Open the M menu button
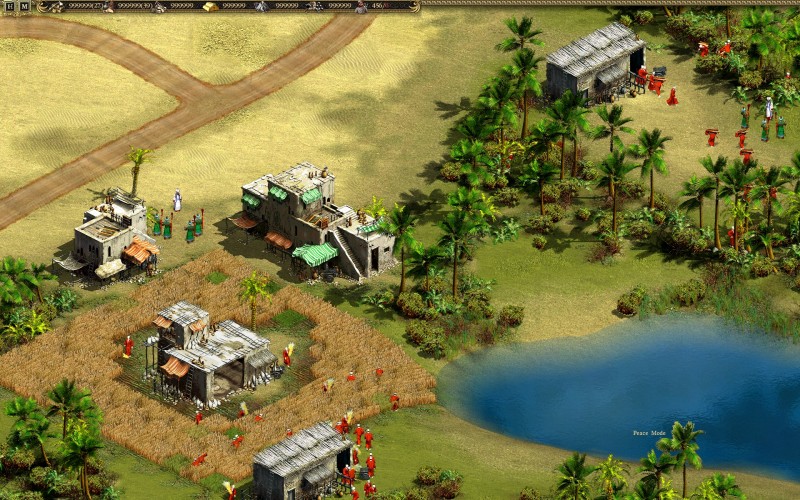800x500 pixels. pos(24,6)
